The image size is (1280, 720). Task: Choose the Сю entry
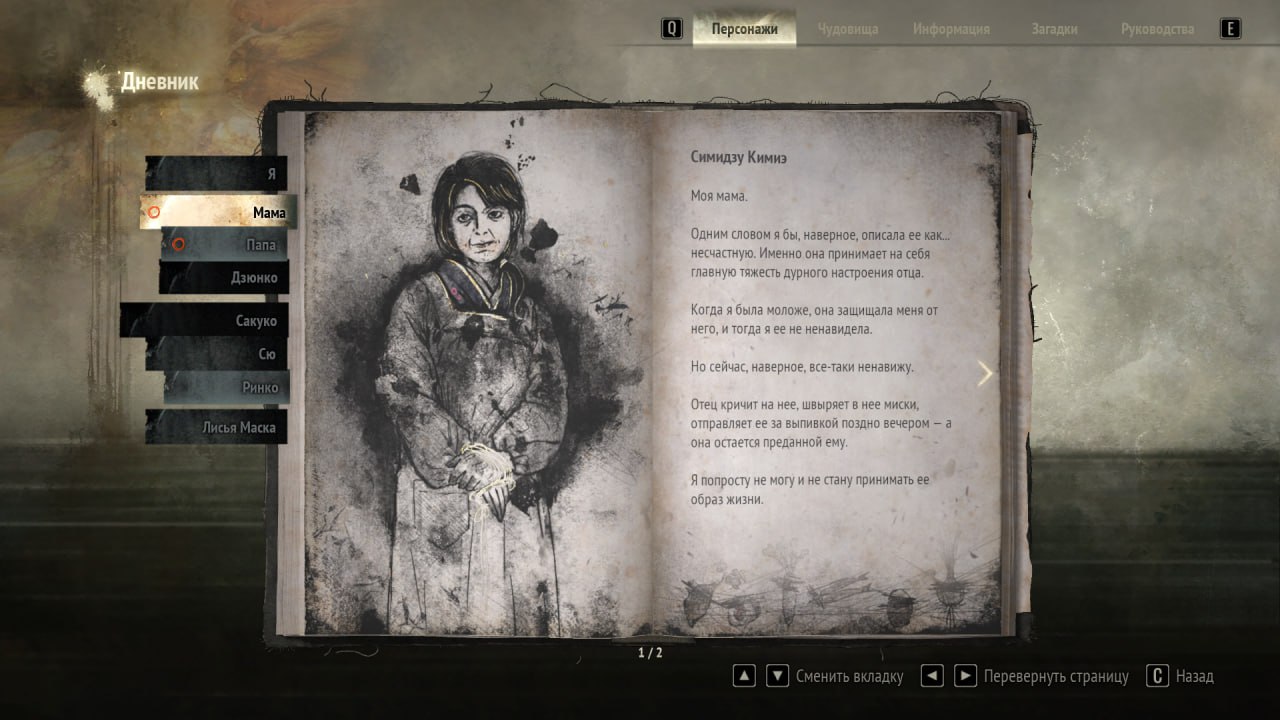coord(218,354)
